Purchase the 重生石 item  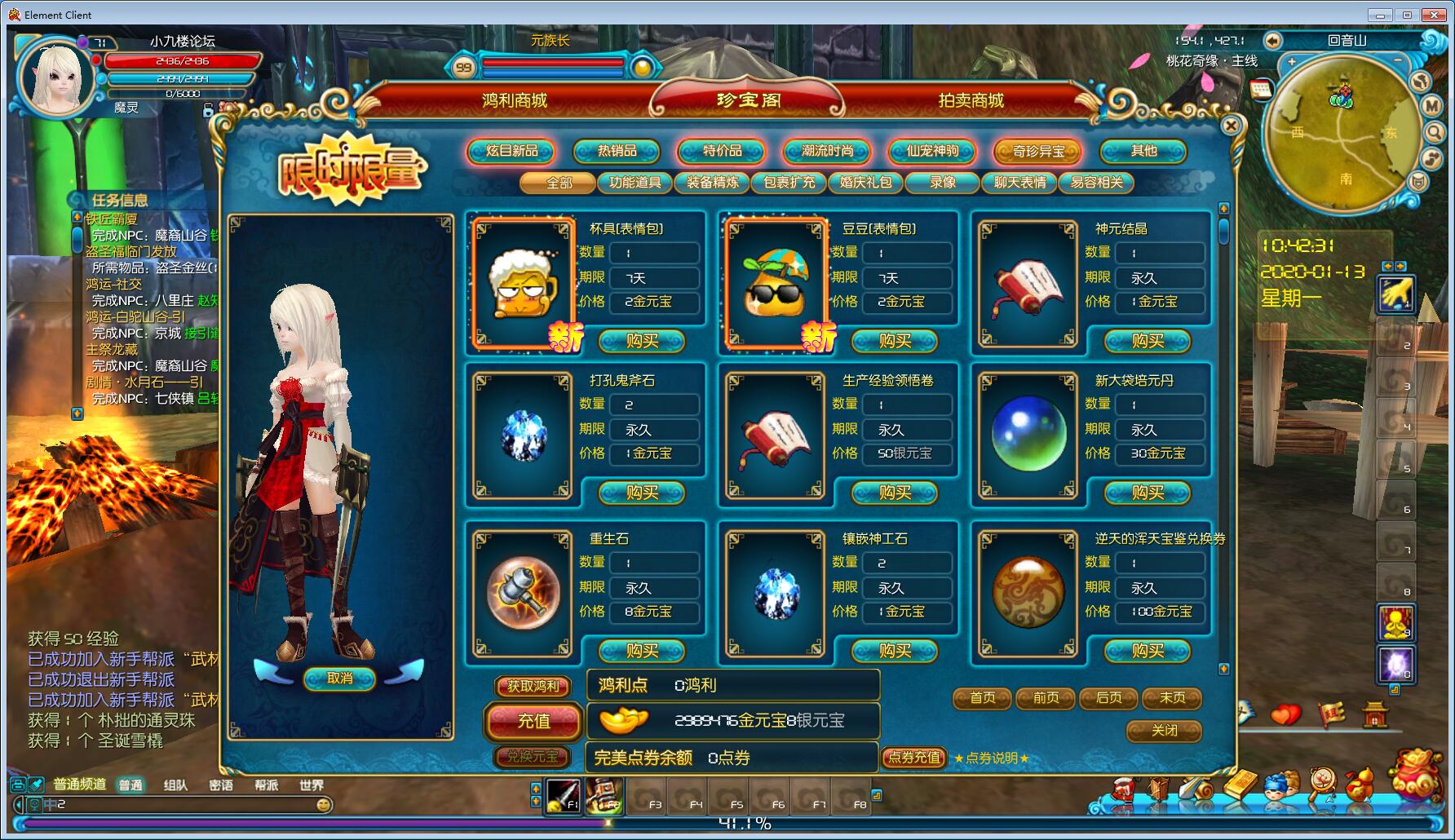point(642,651)
